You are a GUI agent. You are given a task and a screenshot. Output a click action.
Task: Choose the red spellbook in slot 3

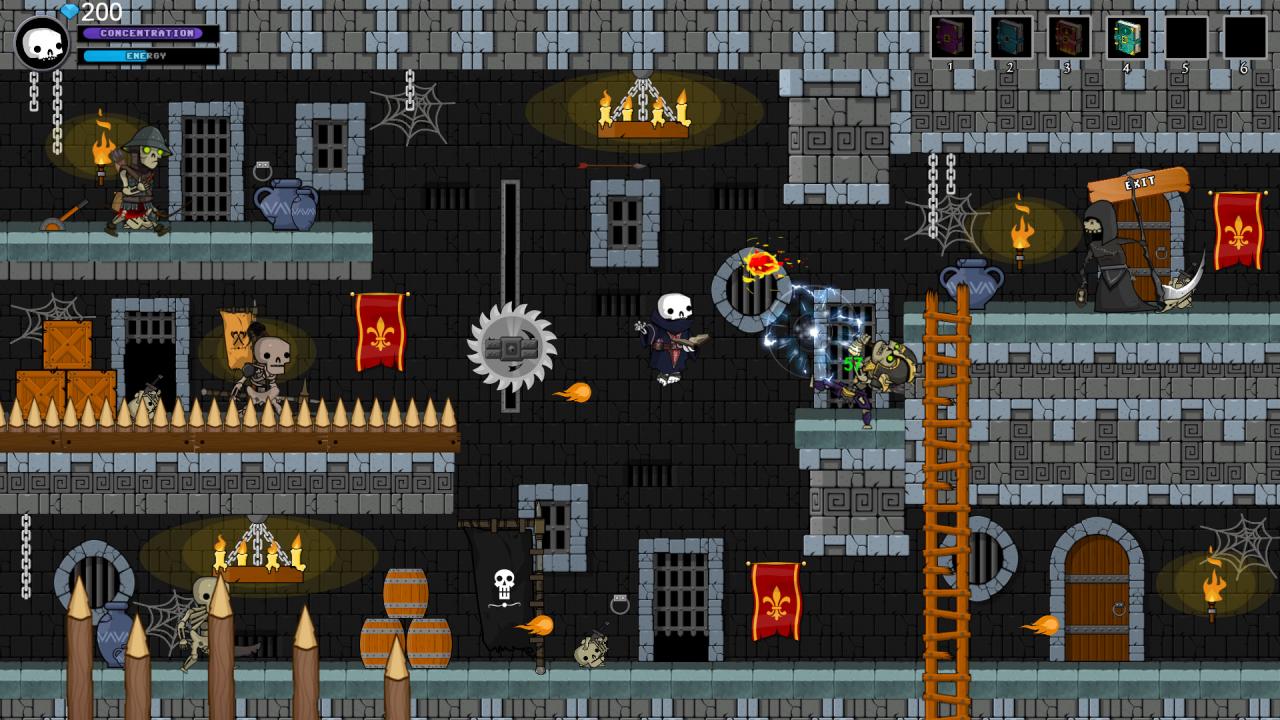(1068, 38)
